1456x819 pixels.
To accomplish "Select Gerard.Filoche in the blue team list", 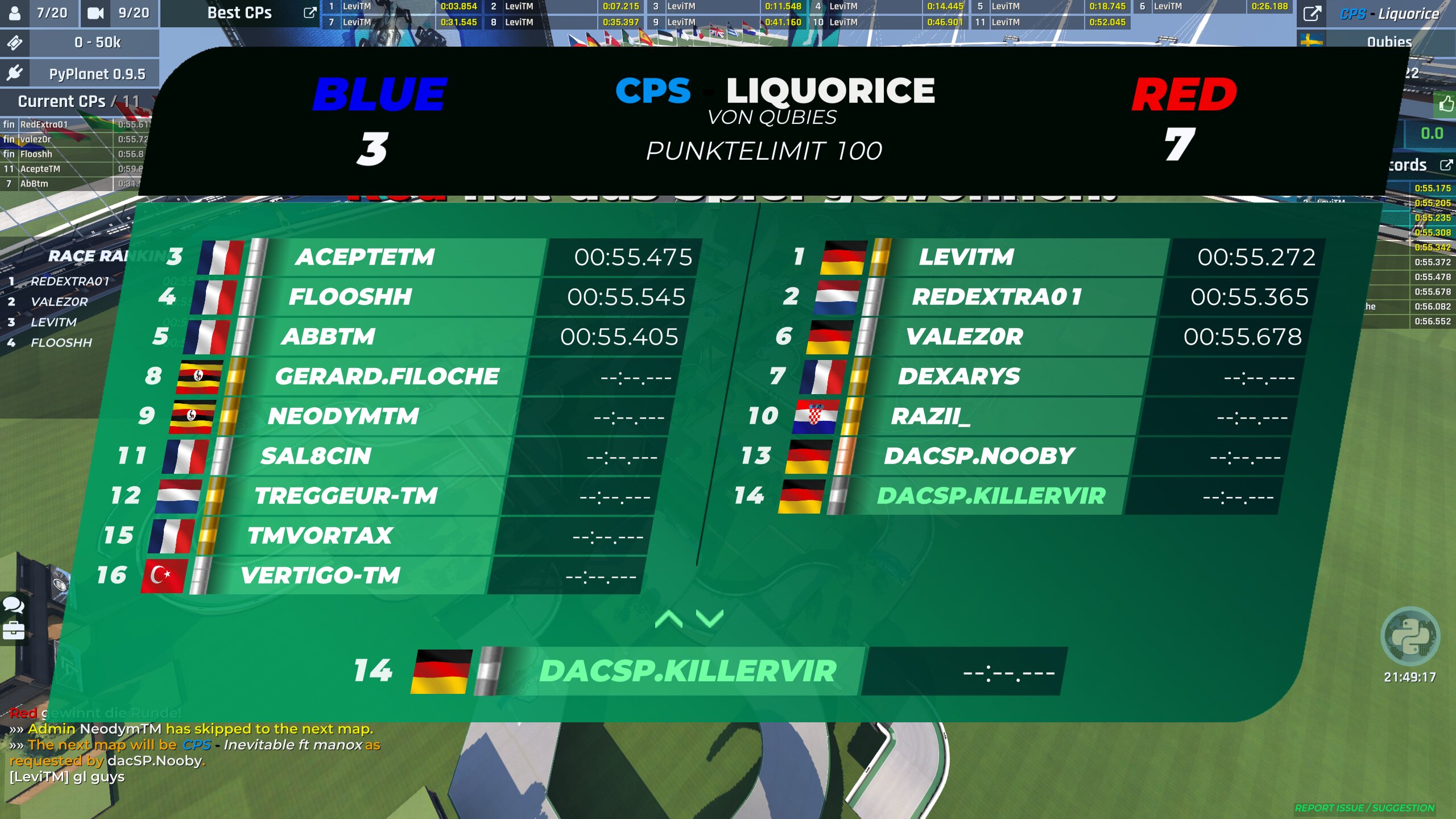I will click(387, 377).
